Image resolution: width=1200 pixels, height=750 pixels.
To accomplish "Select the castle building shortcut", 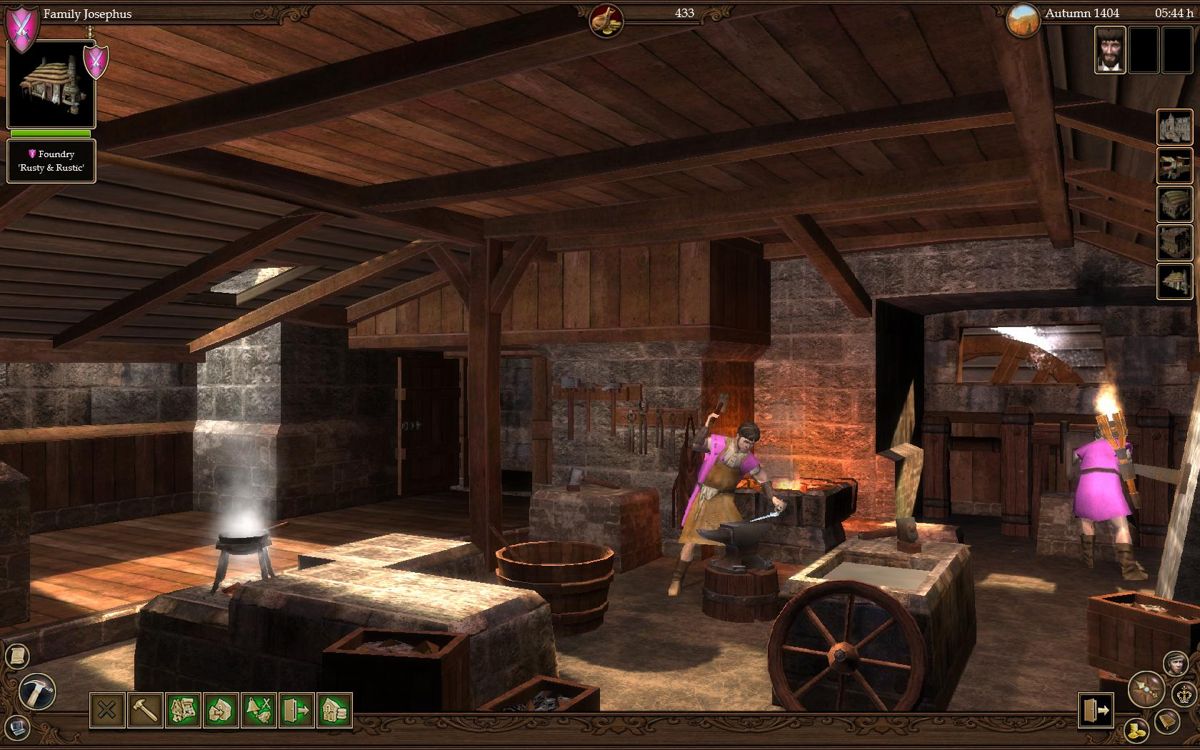I will (1175, 127).
